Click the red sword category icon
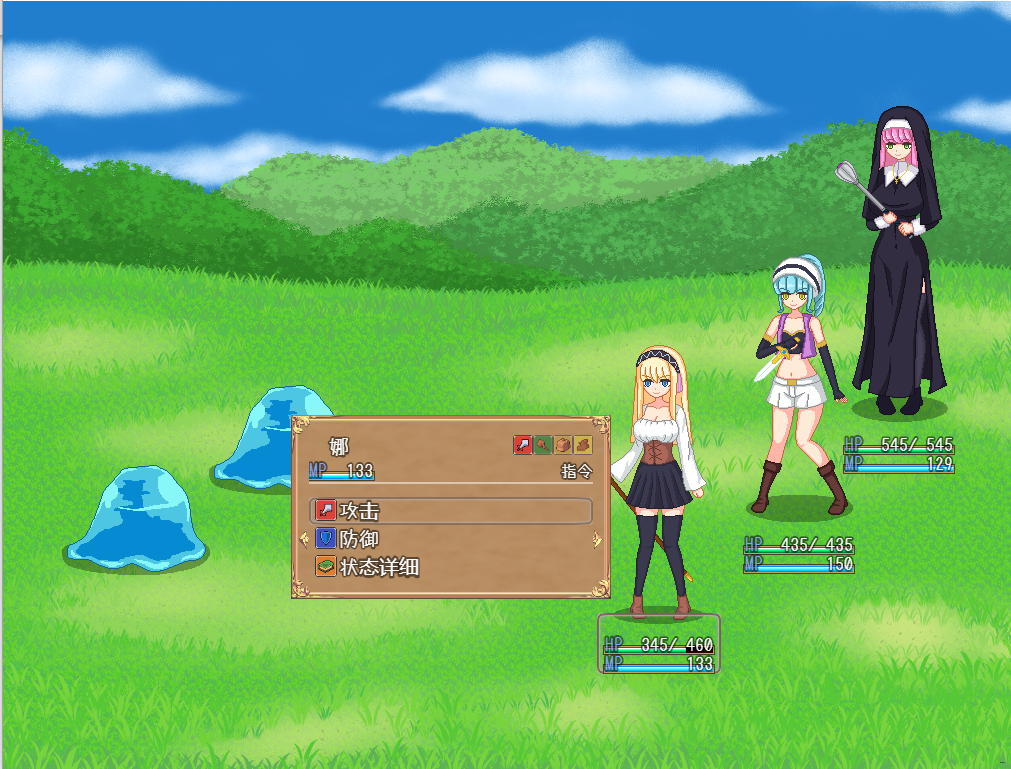Screen dimensions: 1011x769 point(522,445)
